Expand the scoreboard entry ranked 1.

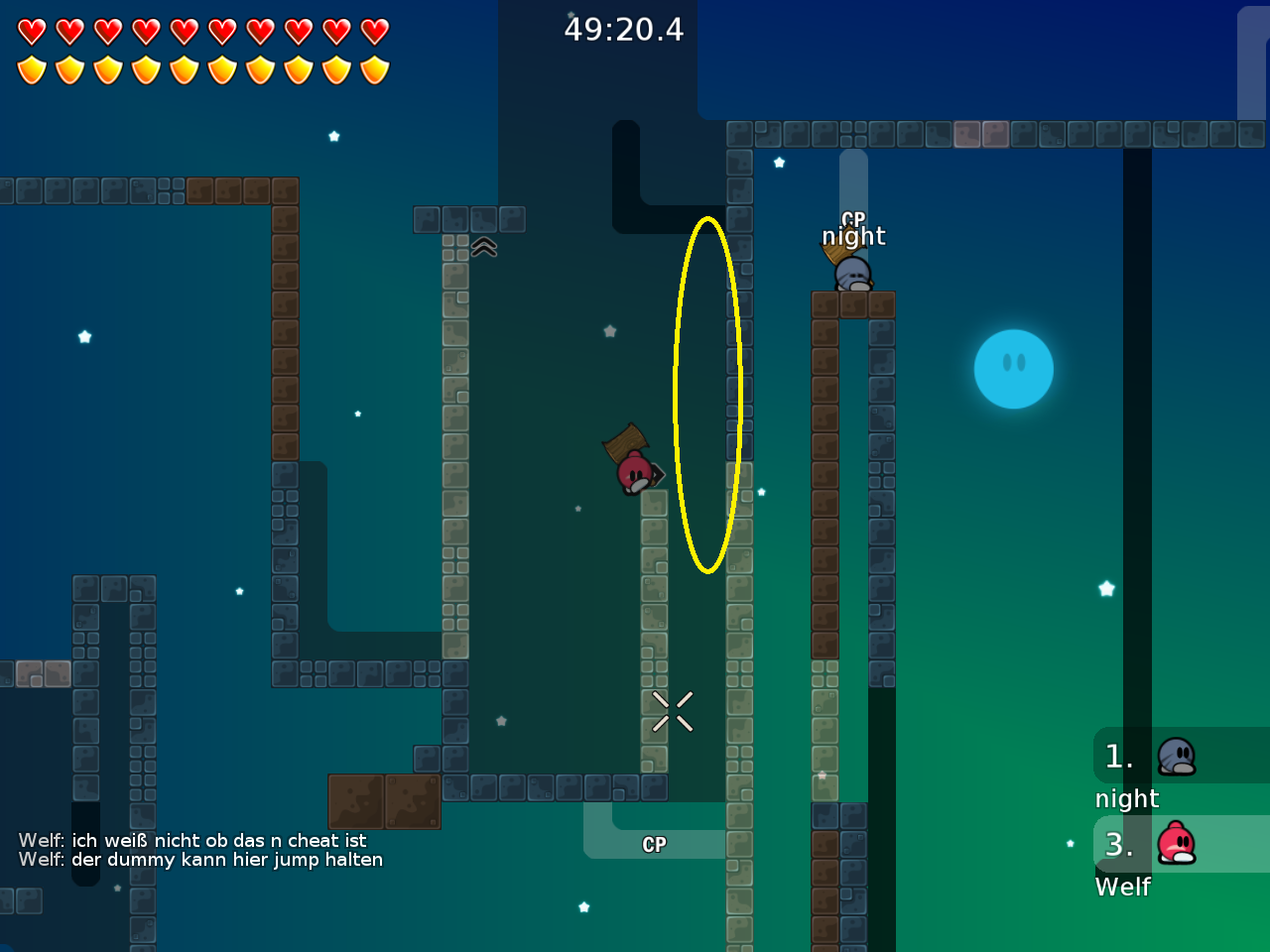point(1121,757)
